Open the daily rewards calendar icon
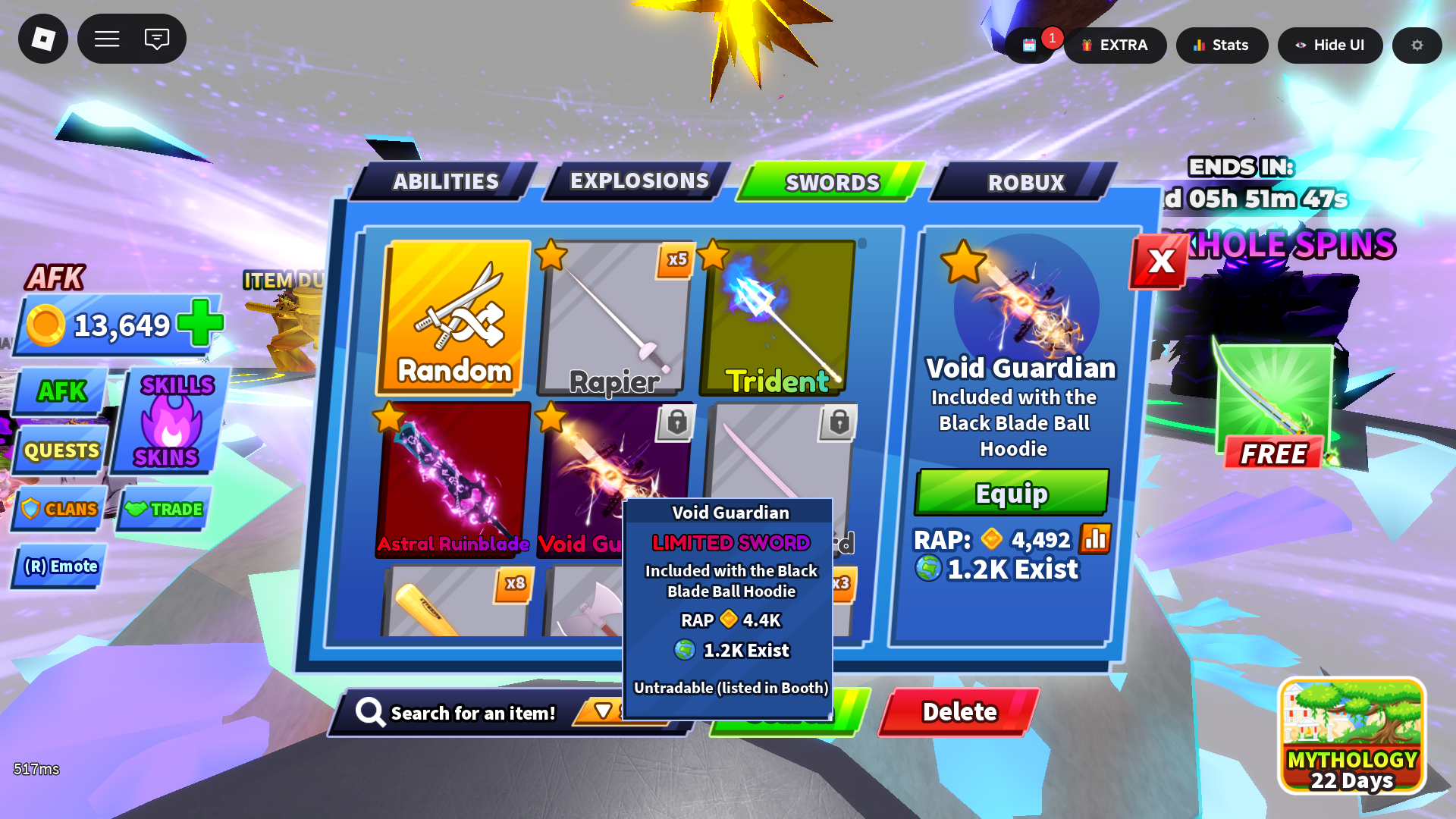 tap(1028, 45)
